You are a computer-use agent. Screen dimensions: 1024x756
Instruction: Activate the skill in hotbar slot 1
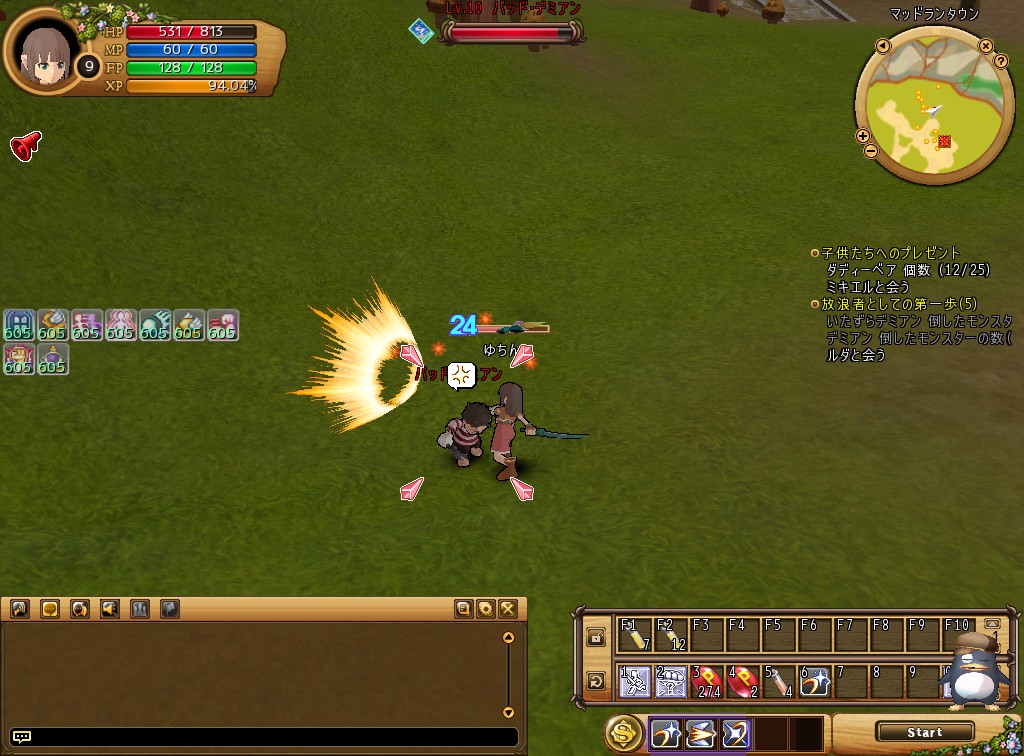point(635,683)
